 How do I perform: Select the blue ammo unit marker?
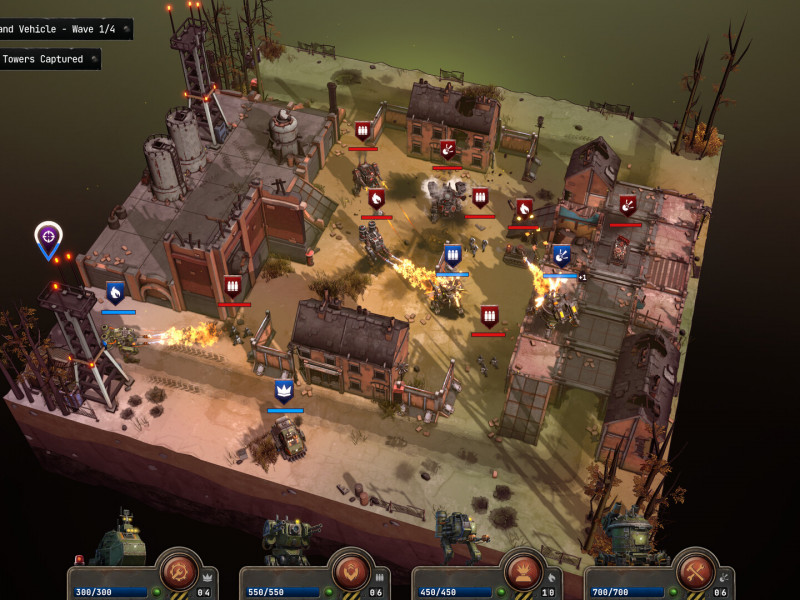point(452,255)
